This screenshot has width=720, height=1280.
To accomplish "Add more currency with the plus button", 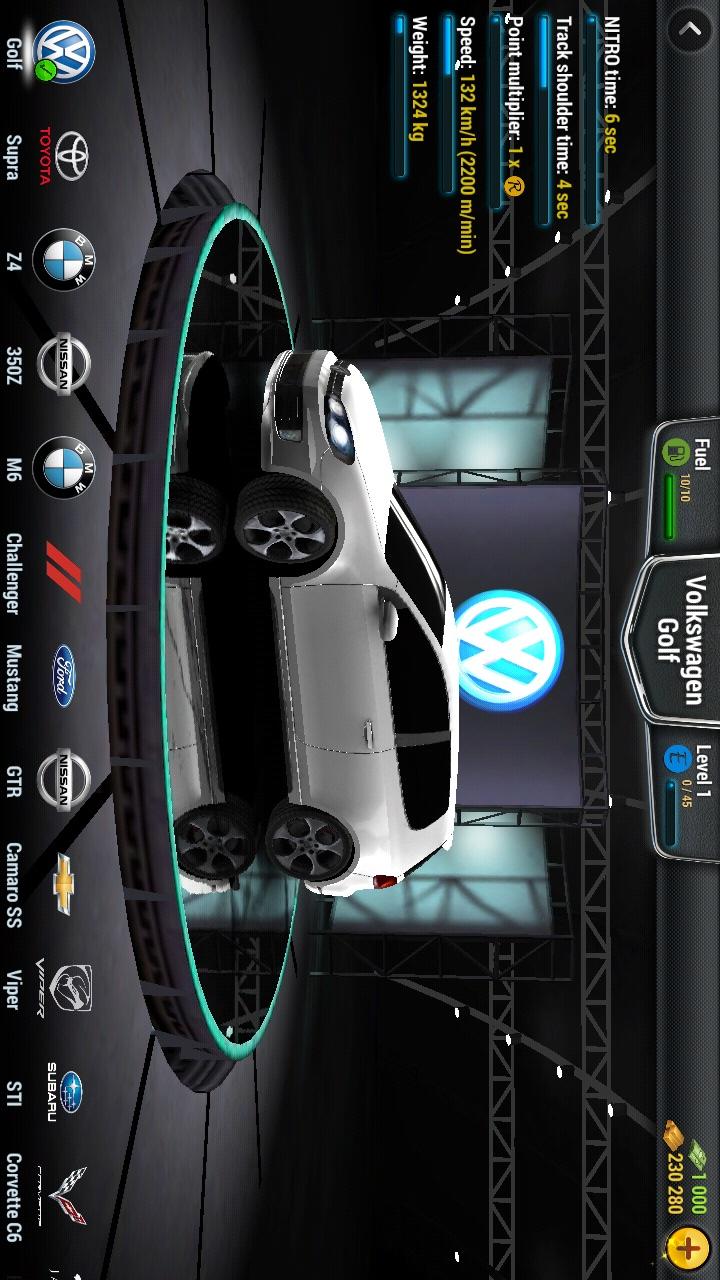I will [x=688, y=1247].
